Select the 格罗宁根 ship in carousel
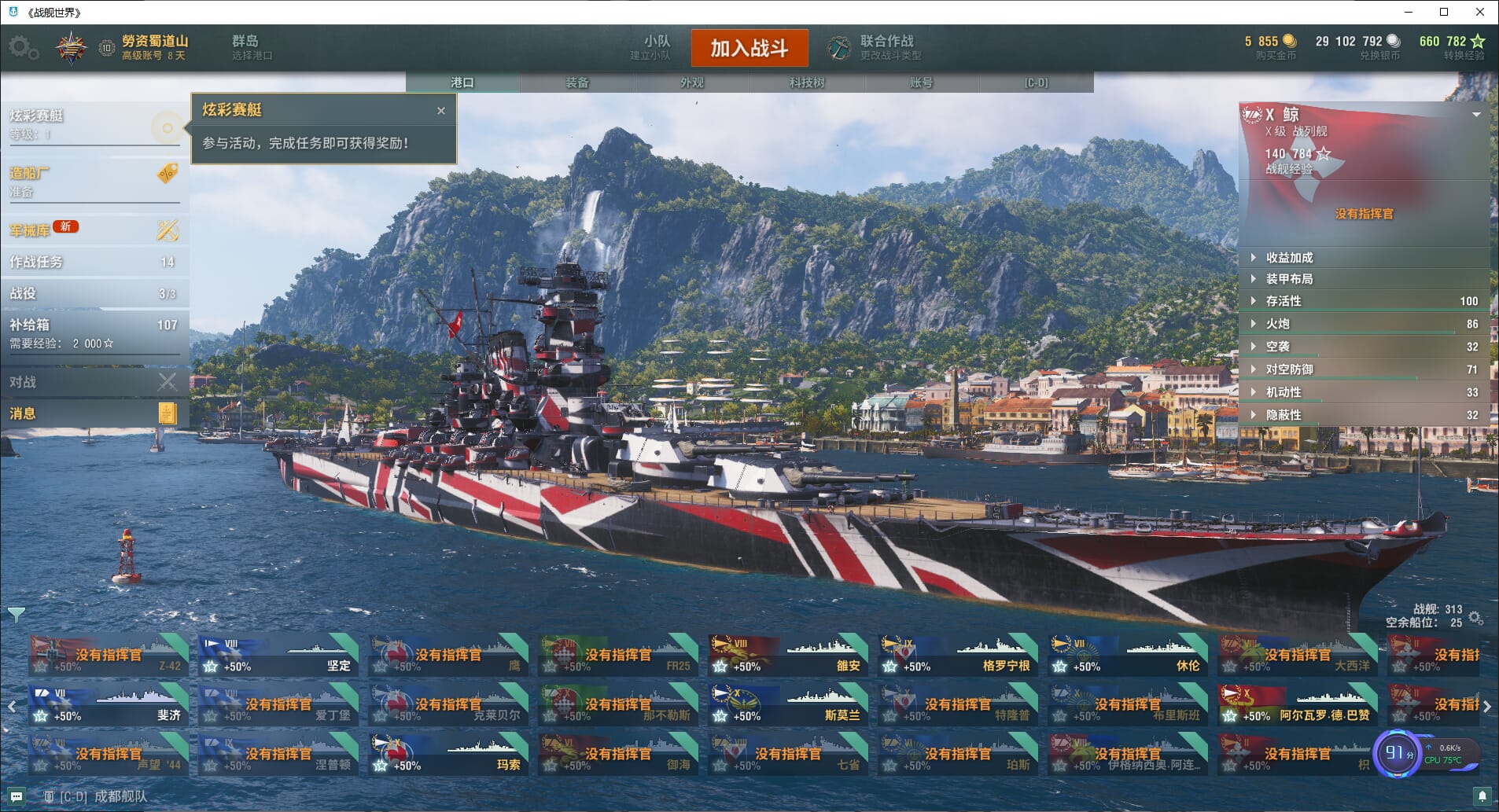The image size is (1499, 812). click(956, 656)
